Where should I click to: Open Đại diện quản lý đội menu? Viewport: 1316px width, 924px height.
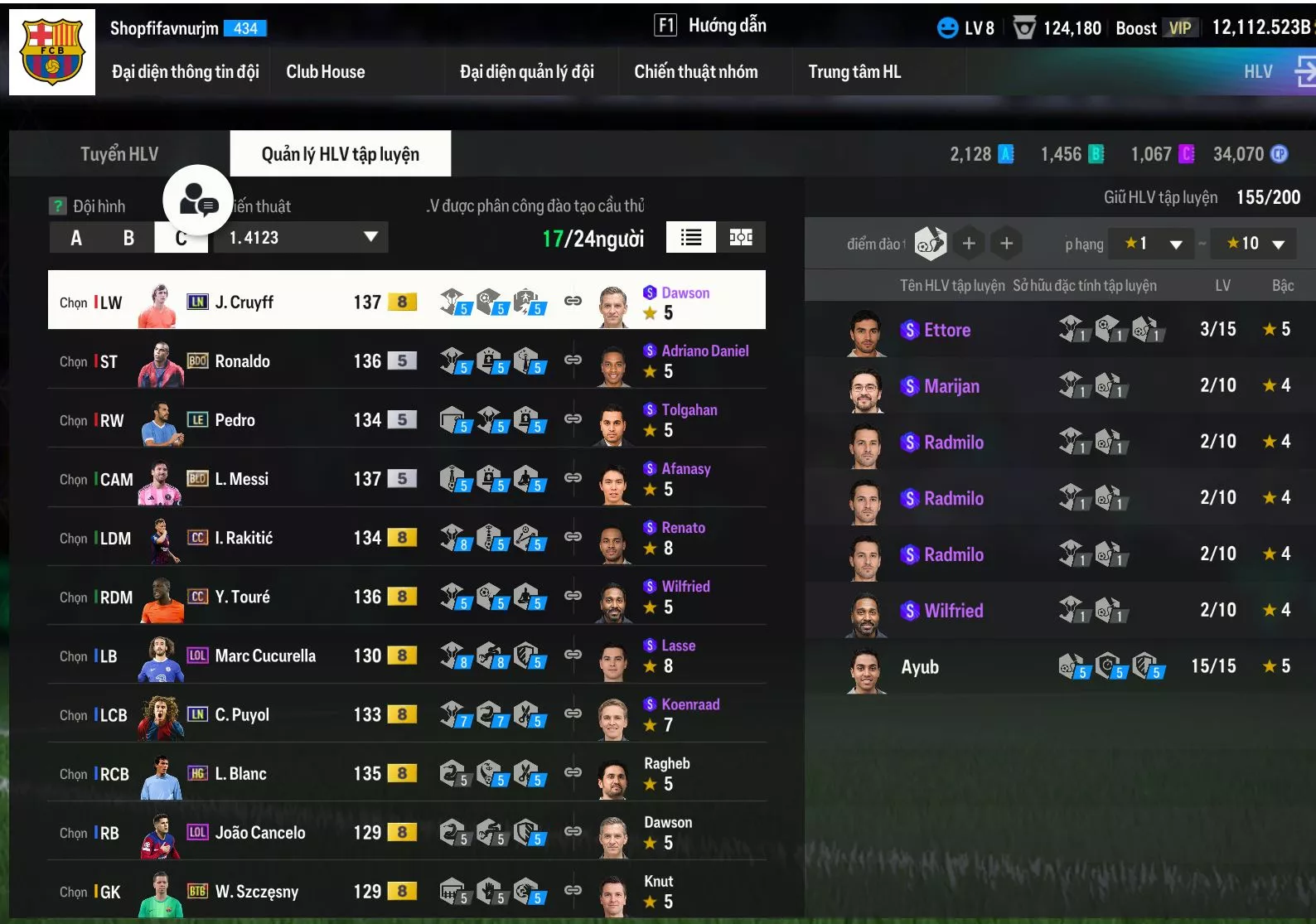tap(527, 72)
